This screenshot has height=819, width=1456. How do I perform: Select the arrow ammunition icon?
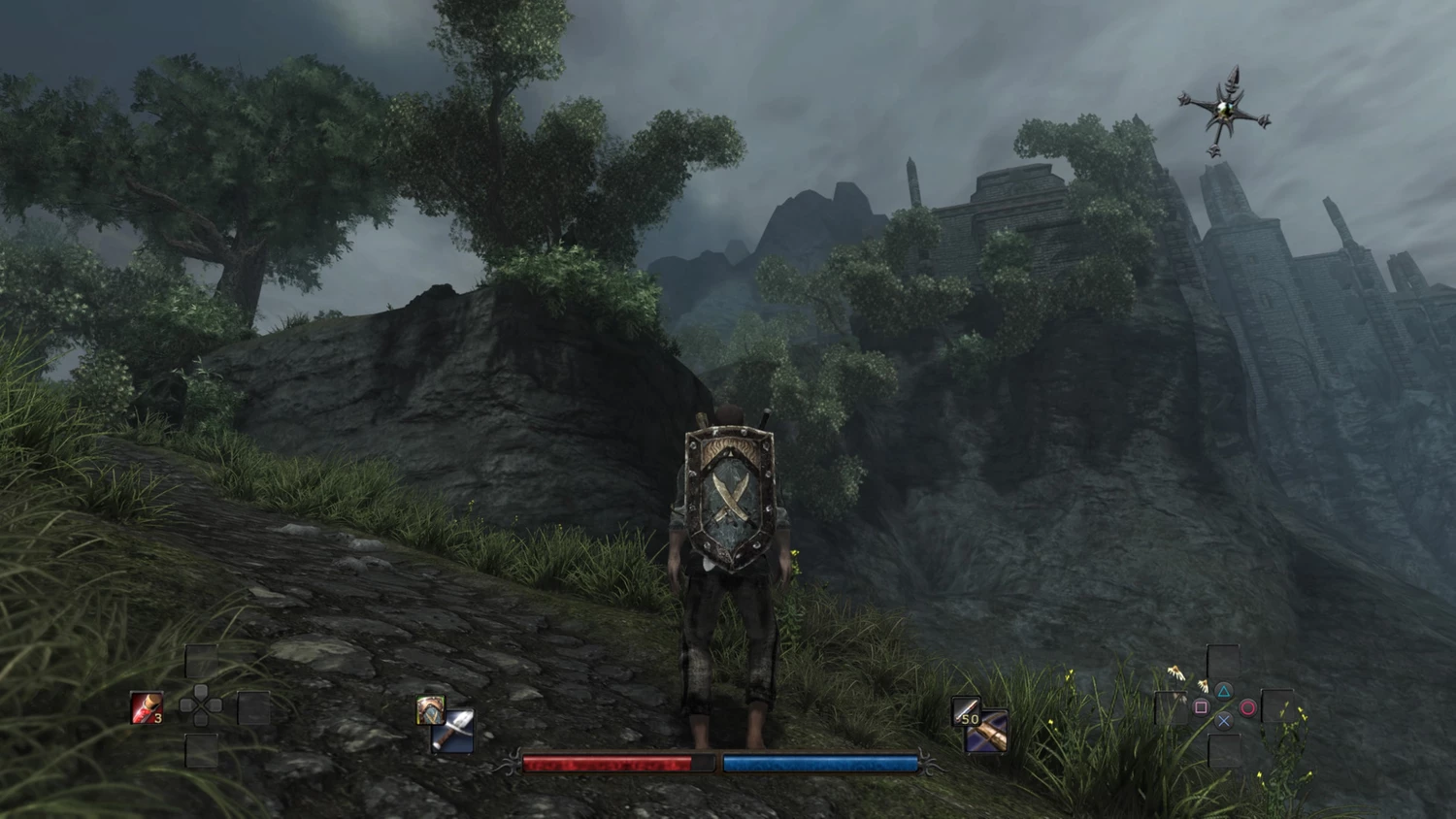[x=966, y=711]
